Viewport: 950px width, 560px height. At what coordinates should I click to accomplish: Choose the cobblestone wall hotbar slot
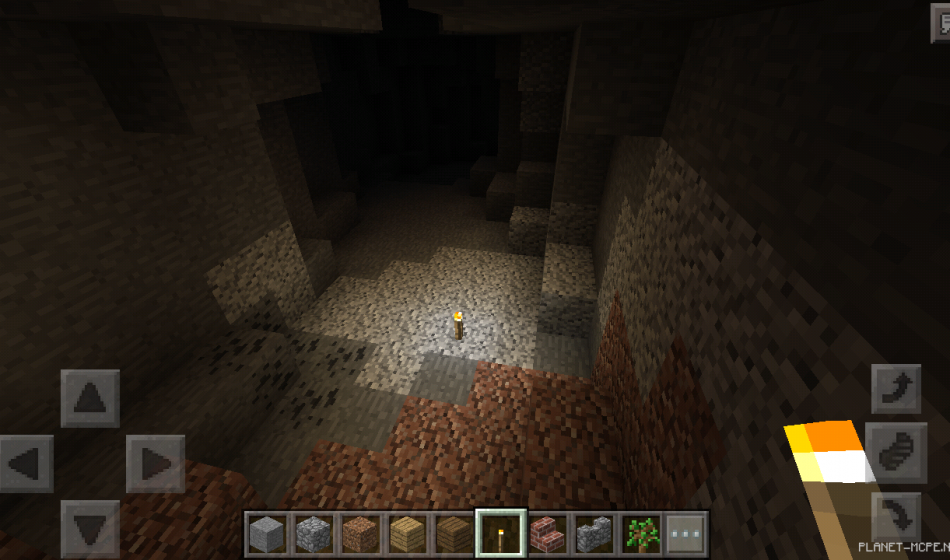point(593,533)
